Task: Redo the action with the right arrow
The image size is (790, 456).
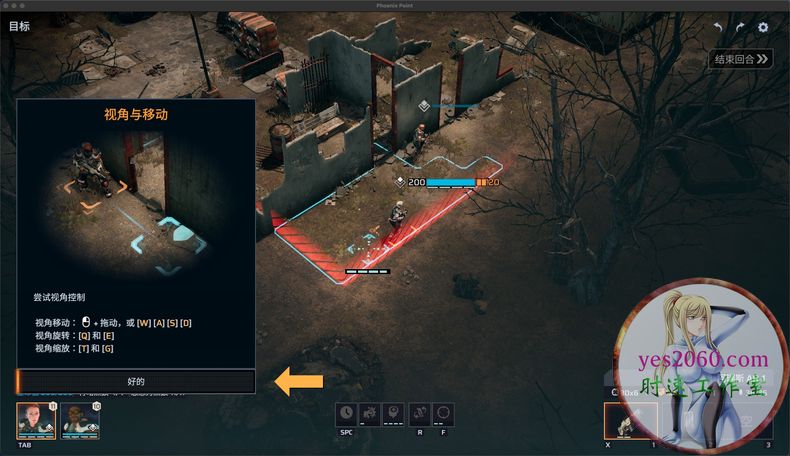Action: tap(740, 27)
